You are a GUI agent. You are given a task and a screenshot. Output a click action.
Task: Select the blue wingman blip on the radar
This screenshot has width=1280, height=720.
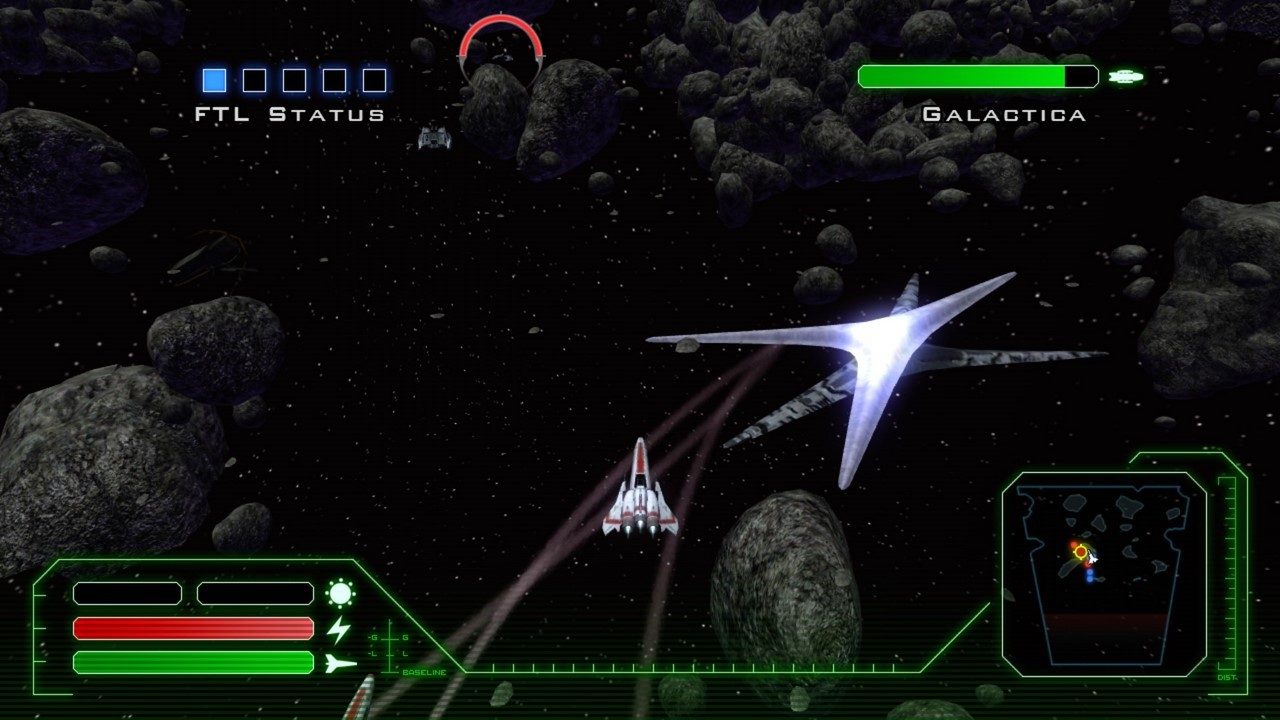1089,576
